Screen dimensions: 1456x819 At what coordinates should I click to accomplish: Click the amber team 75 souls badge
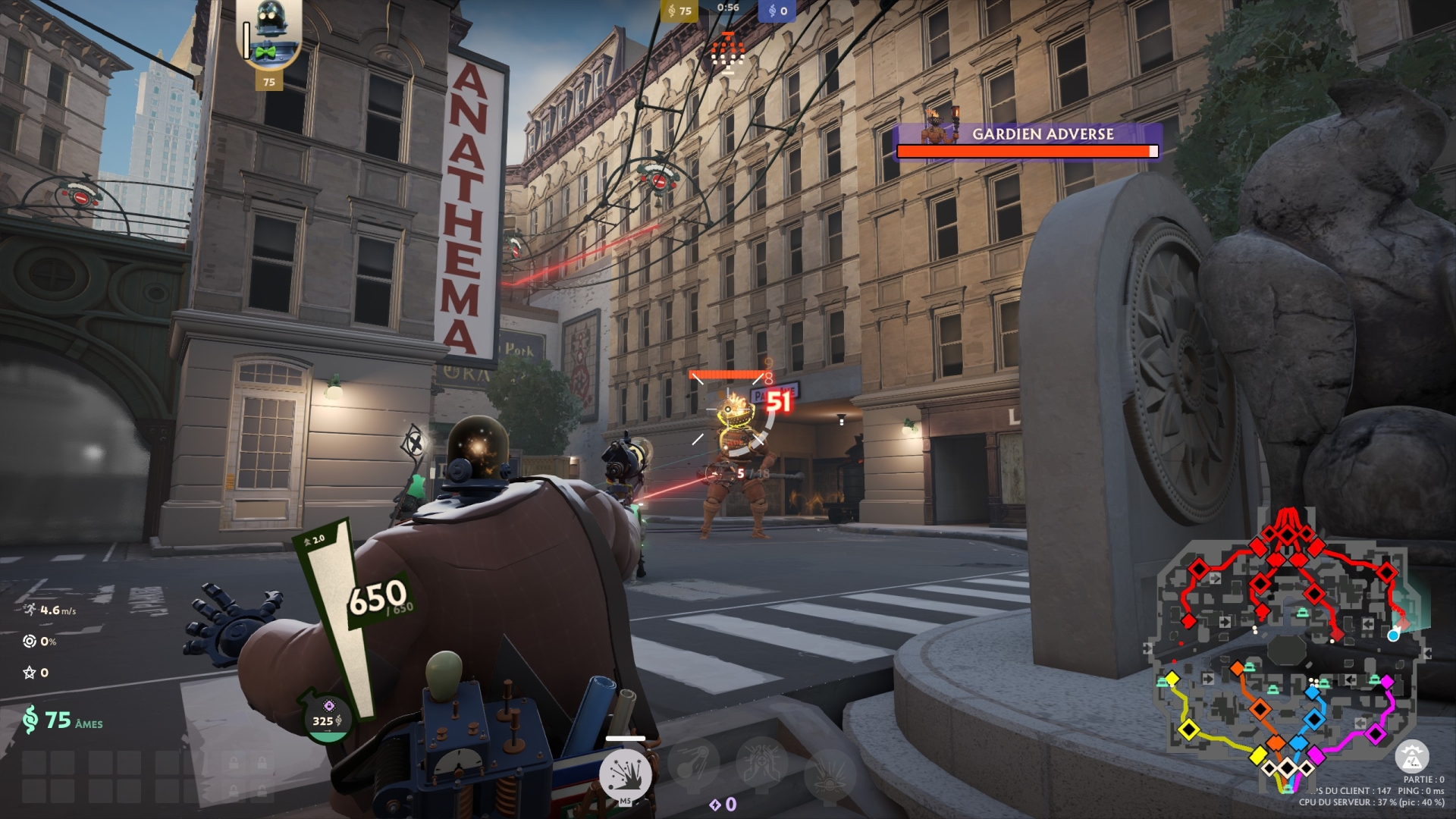point(679,11)
